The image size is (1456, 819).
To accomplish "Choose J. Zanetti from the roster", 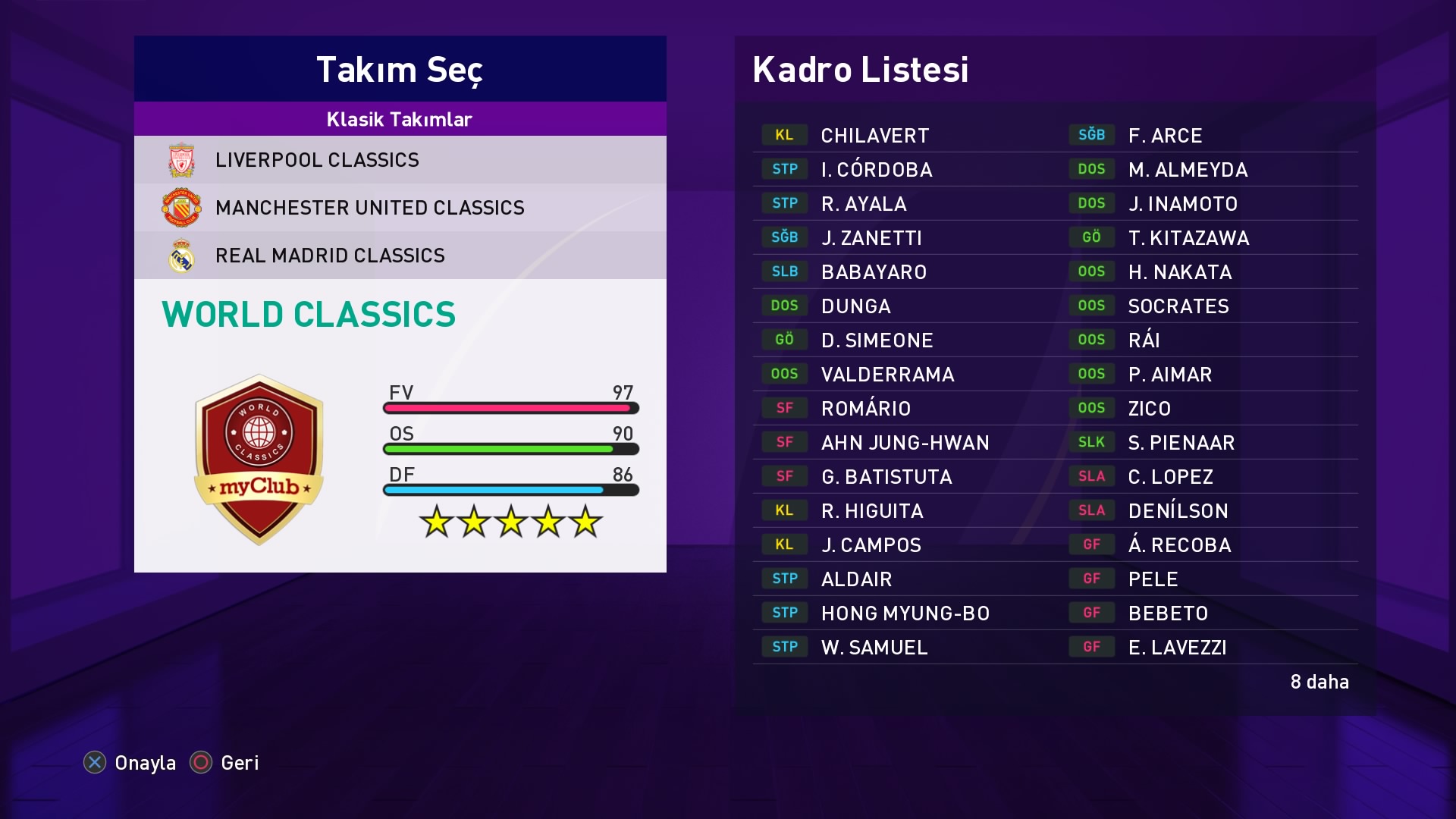I will click(x=871, y=238).
